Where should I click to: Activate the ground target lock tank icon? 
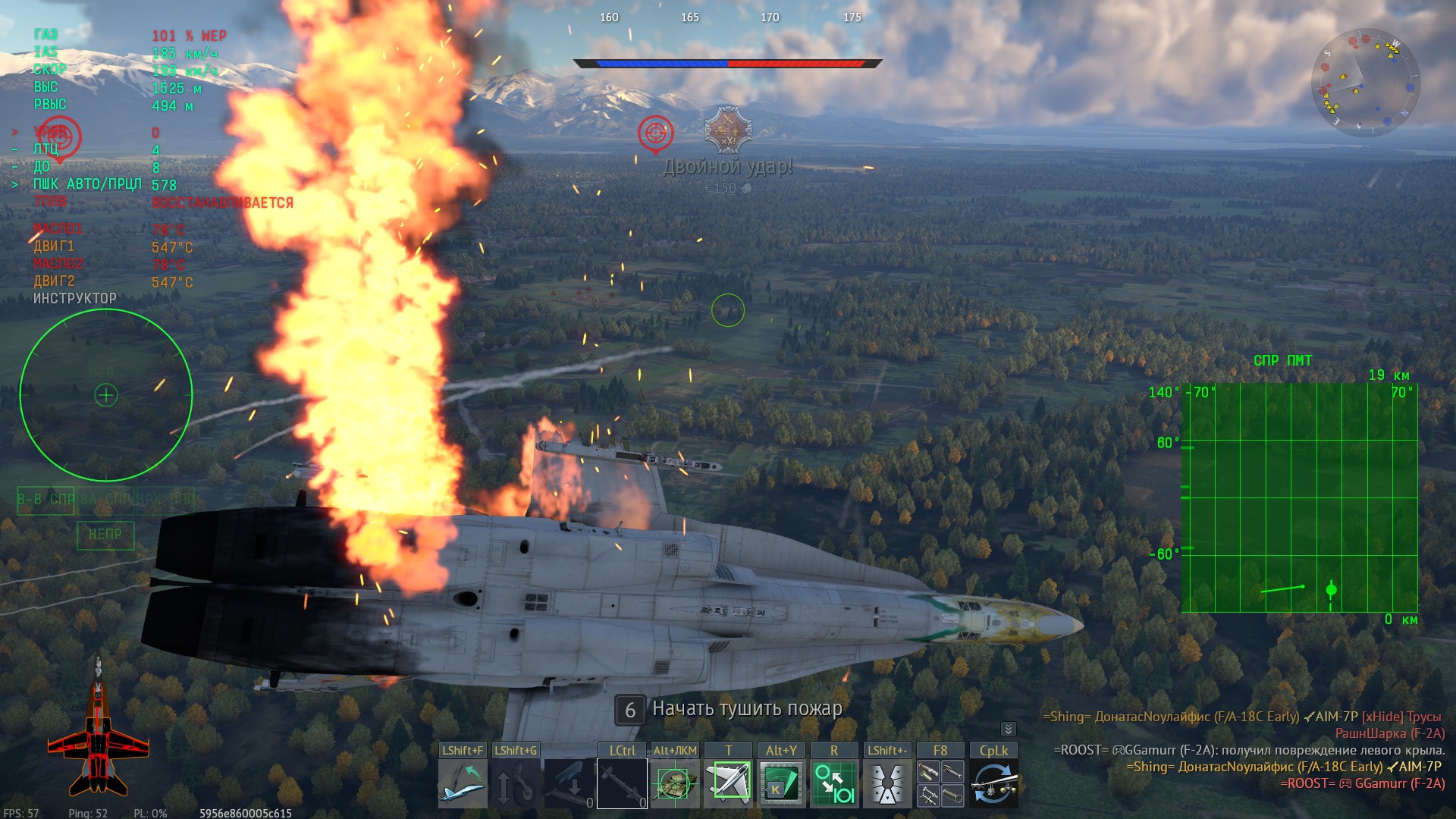[675, 784]
